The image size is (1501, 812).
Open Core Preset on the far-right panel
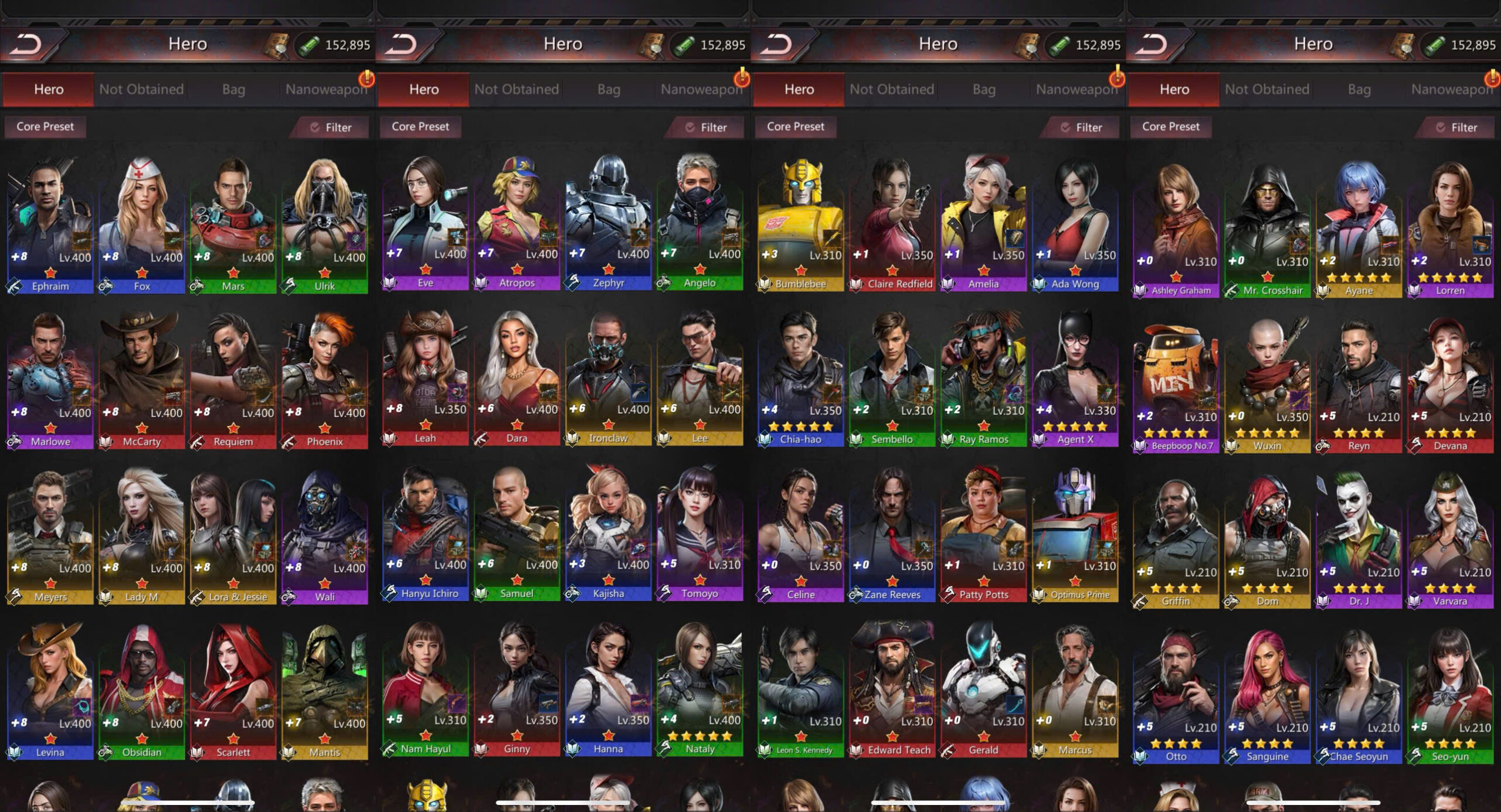1171,127
